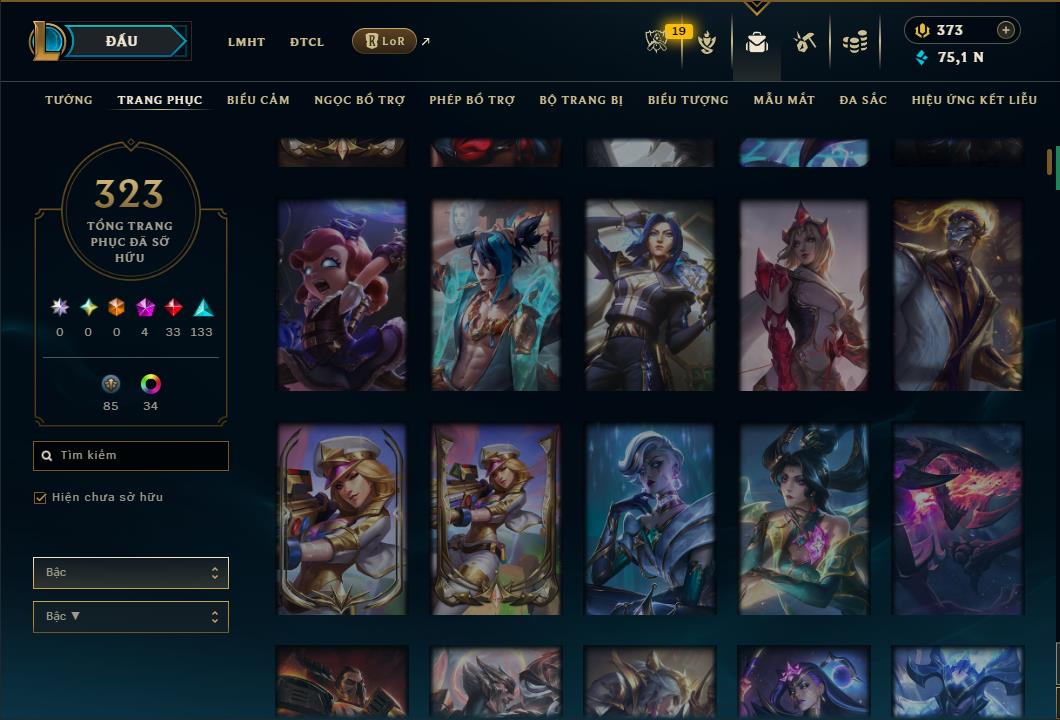Go to the BIỂU TƯỢNG tab
Image resolution: width=1060 pixels, height=720 pixels.
click(x=688, y=100)
